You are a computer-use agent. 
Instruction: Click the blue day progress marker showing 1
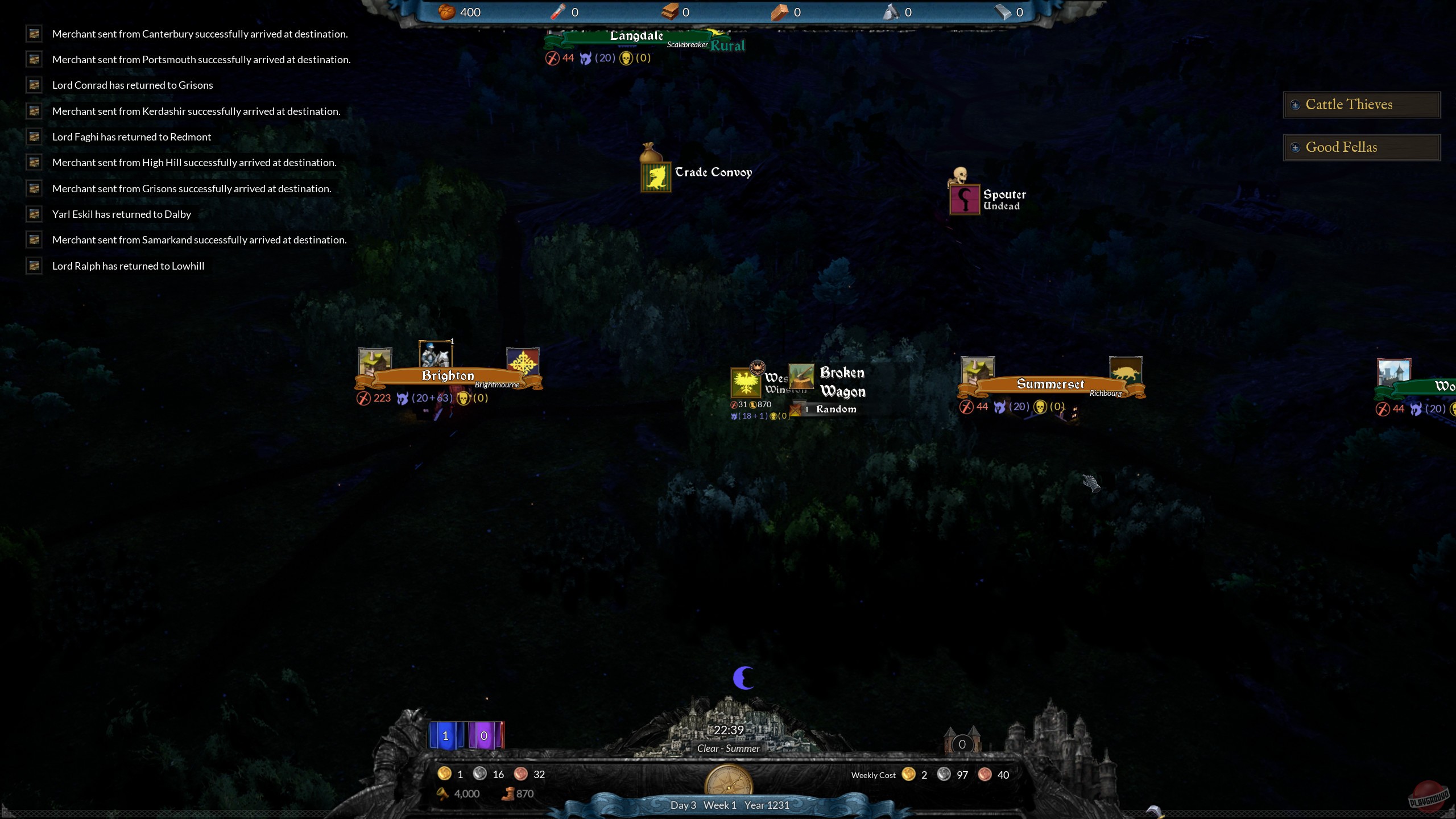click(x=445, y=735)
